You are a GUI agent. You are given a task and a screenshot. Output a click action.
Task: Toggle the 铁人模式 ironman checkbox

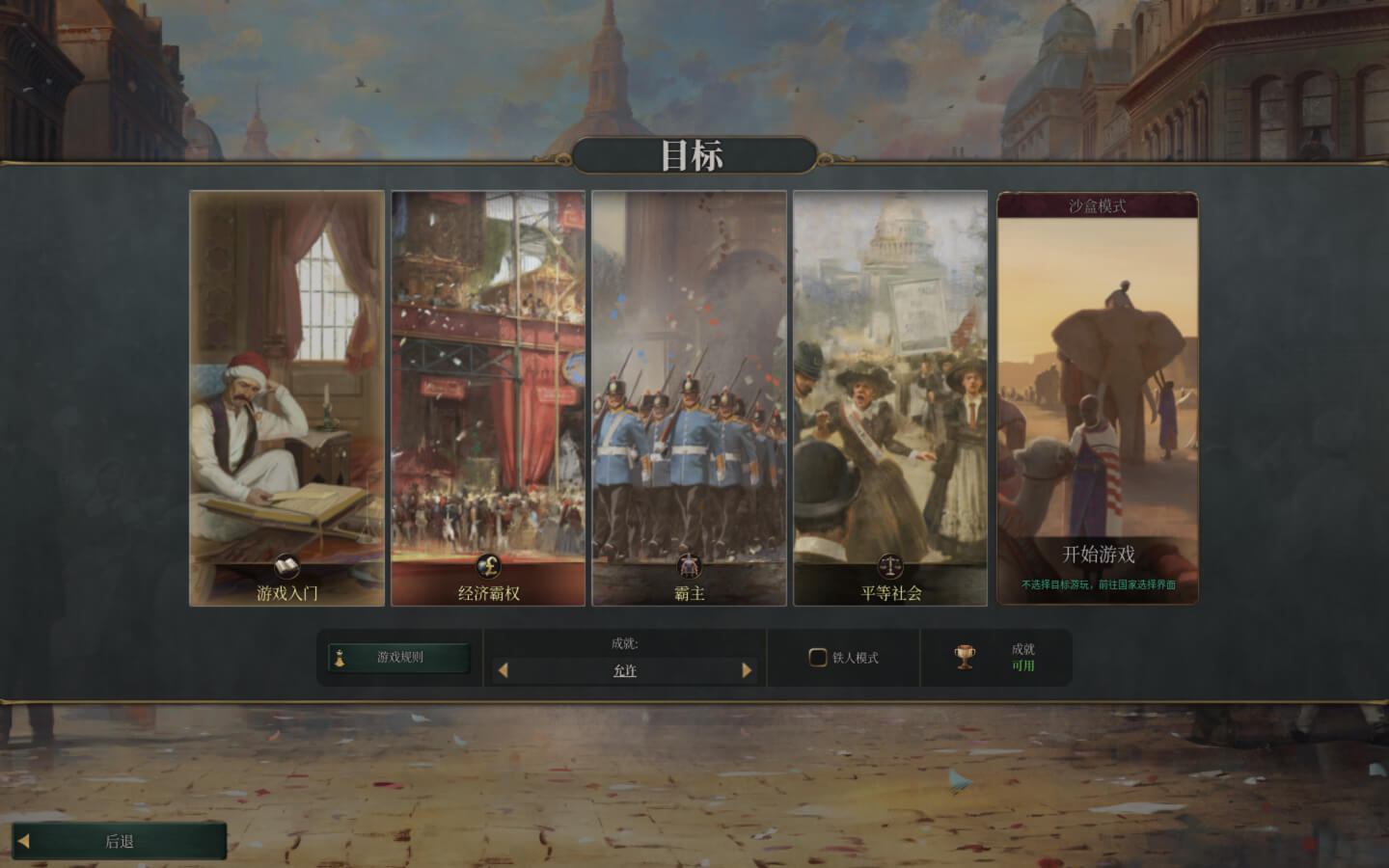[x=818, y=658]
